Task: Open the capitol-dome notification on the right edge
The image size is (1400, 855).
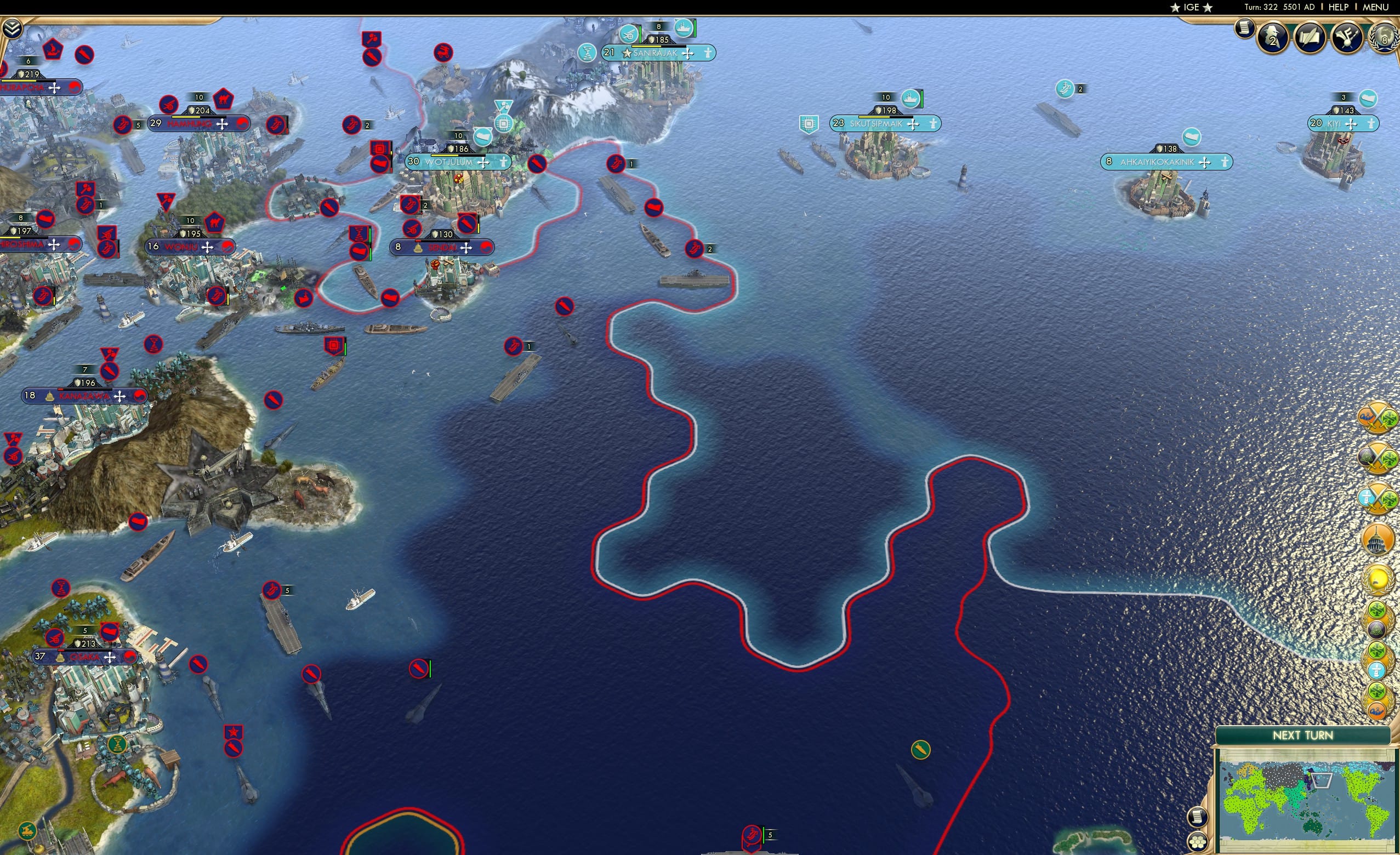Action: pos(1378,538)
